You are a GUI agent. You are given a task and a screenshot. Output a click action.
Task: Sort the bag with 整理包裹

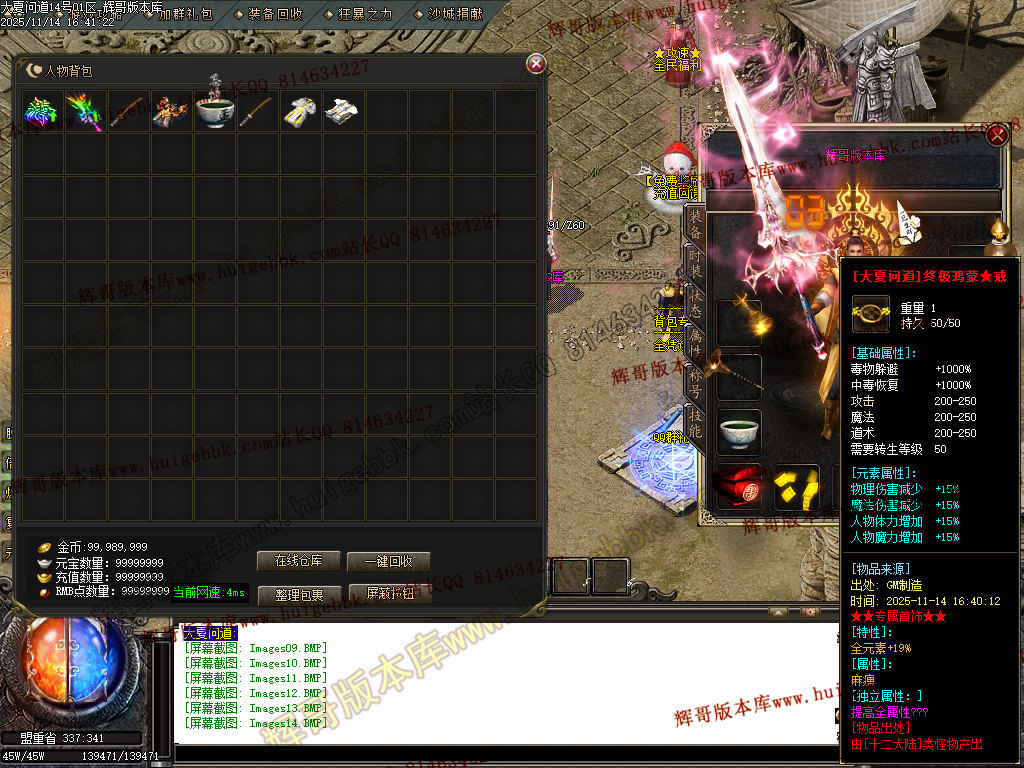coord(299,594)
